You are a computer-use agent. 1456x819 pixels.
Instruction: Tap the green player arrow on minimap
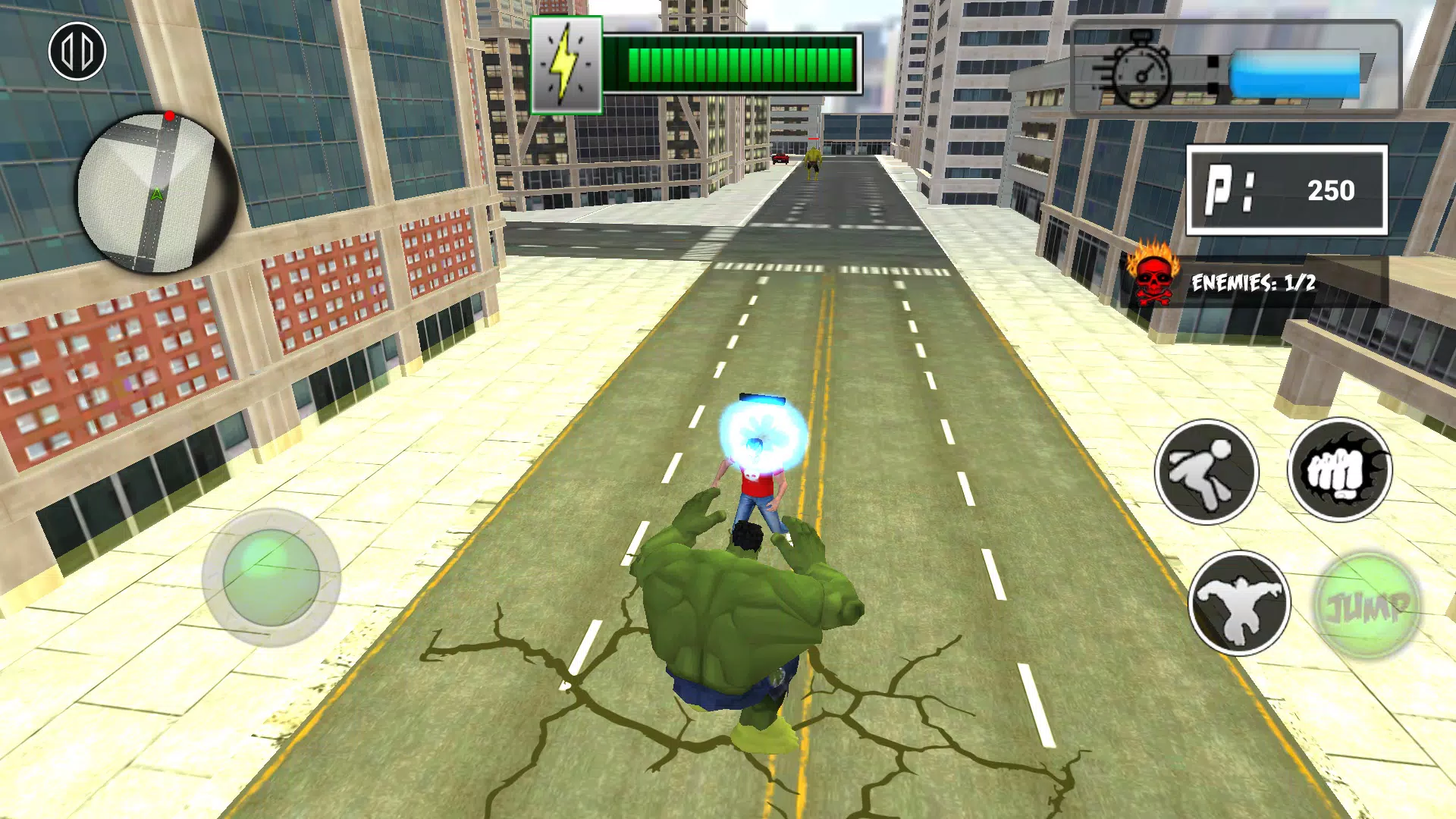tap(157, 193)
